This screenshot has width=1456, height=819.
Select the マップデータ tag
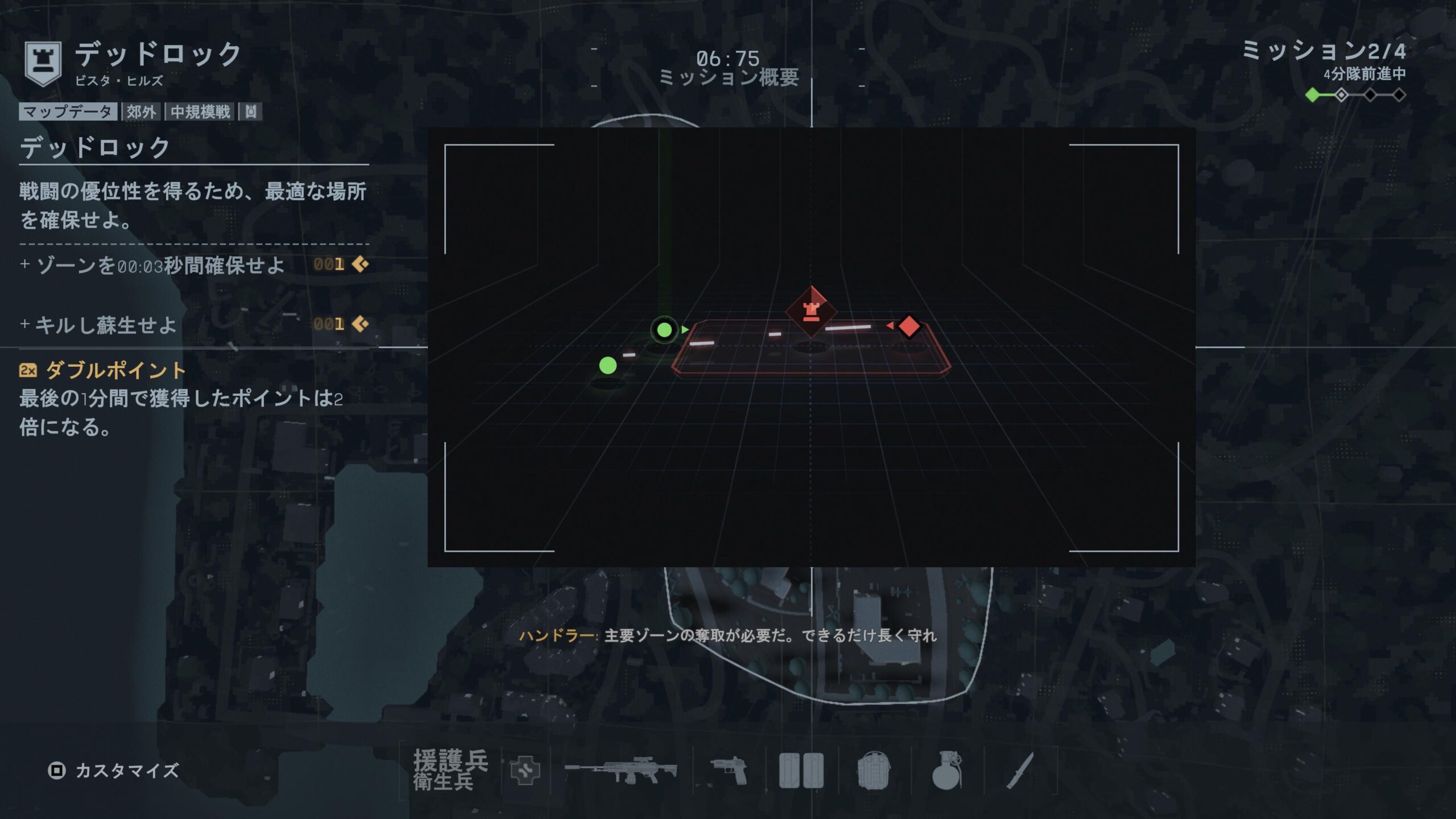tap(68, 111)
